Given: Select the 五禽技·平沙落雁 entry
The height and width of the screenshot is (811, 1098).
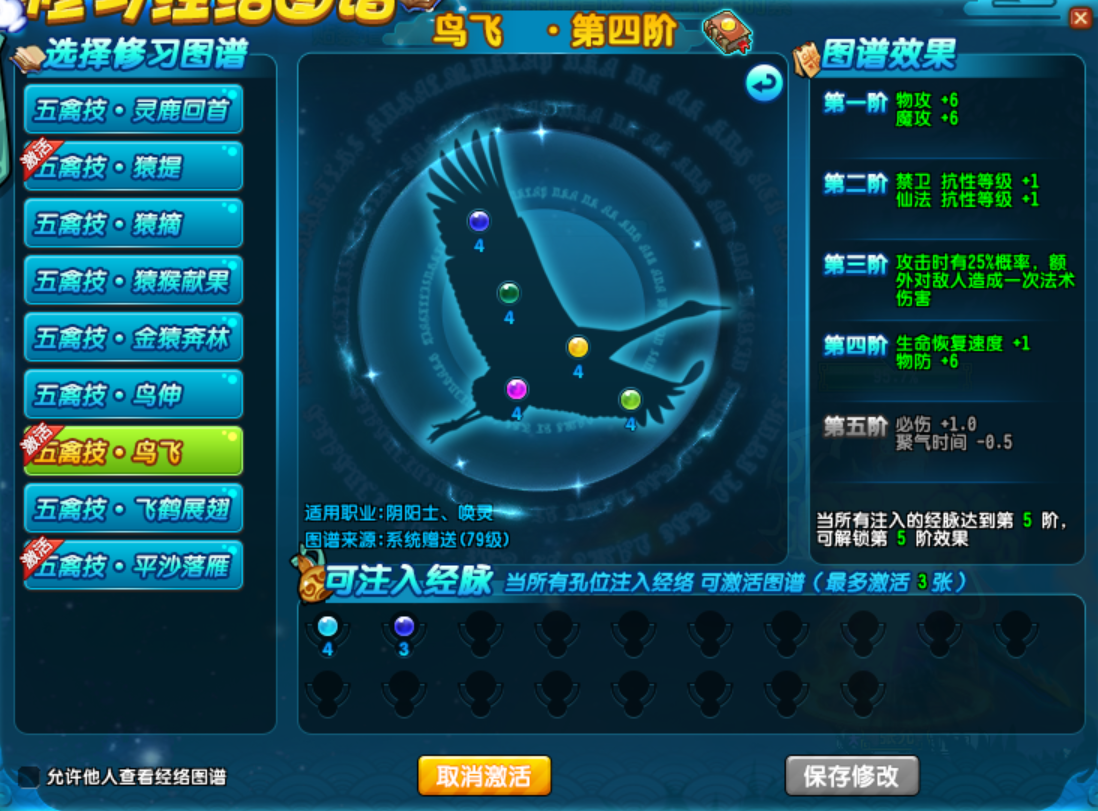Looking at the screenshot, I should (133, 566).
